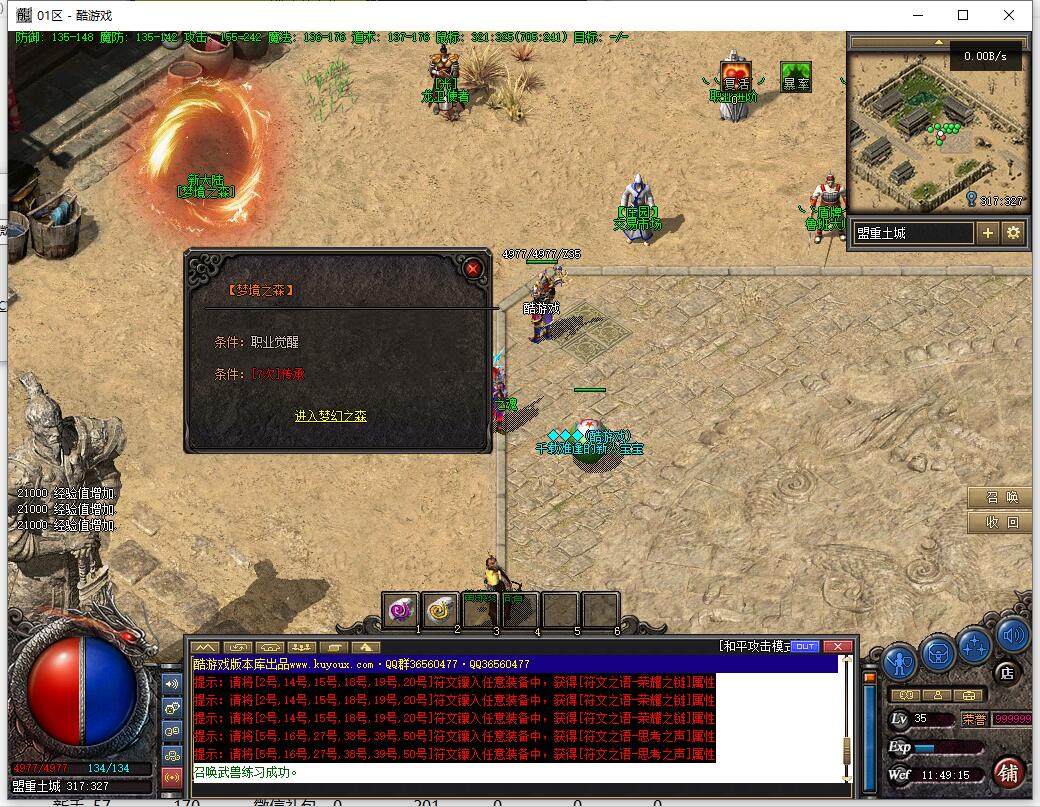Open the minimap gear settings
1040x807 pixels.
(x=1013, y=233)
